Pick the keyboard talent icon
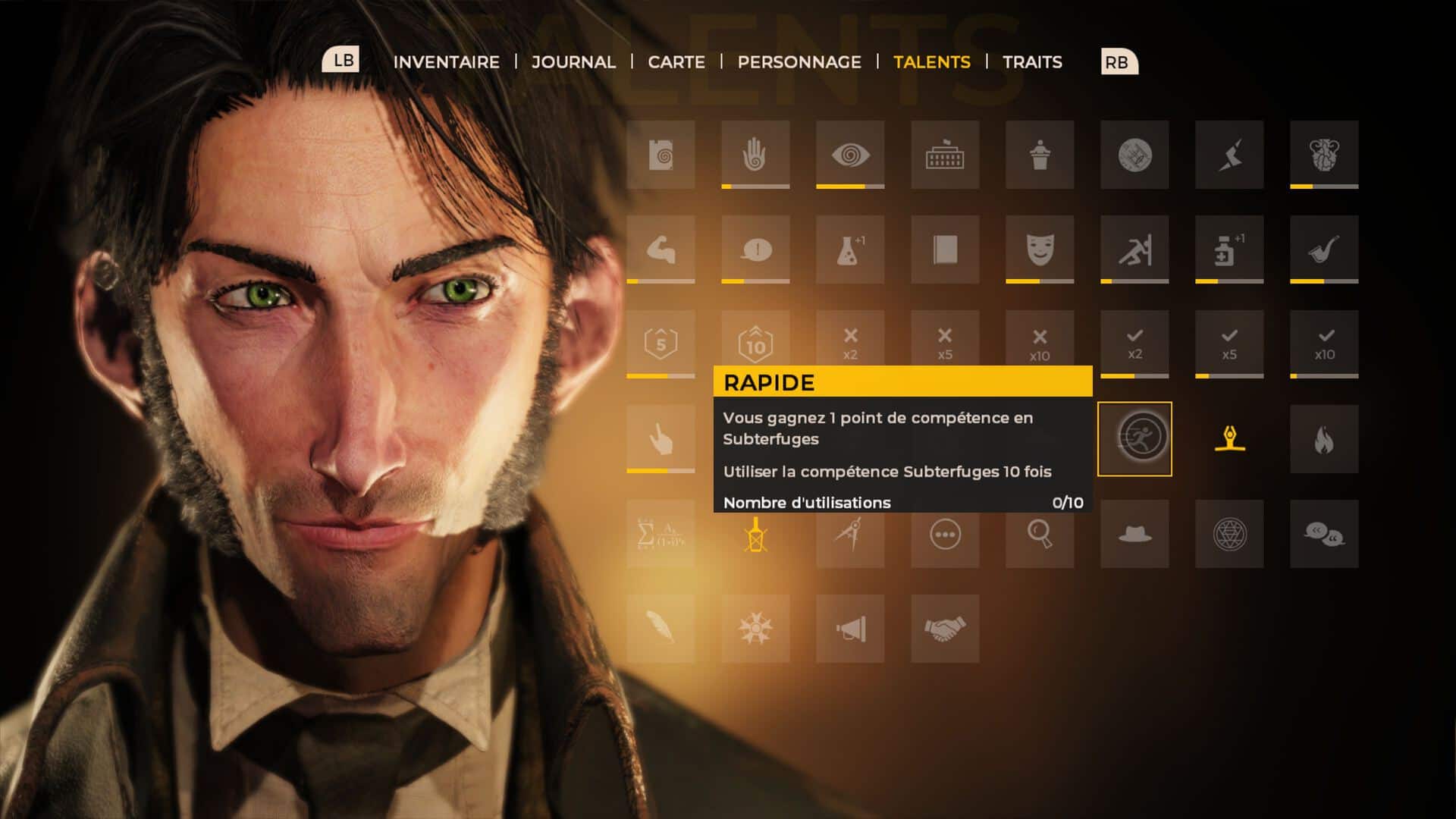The width and height of the screenshot is (1456, 819). (x=945, y=155)
